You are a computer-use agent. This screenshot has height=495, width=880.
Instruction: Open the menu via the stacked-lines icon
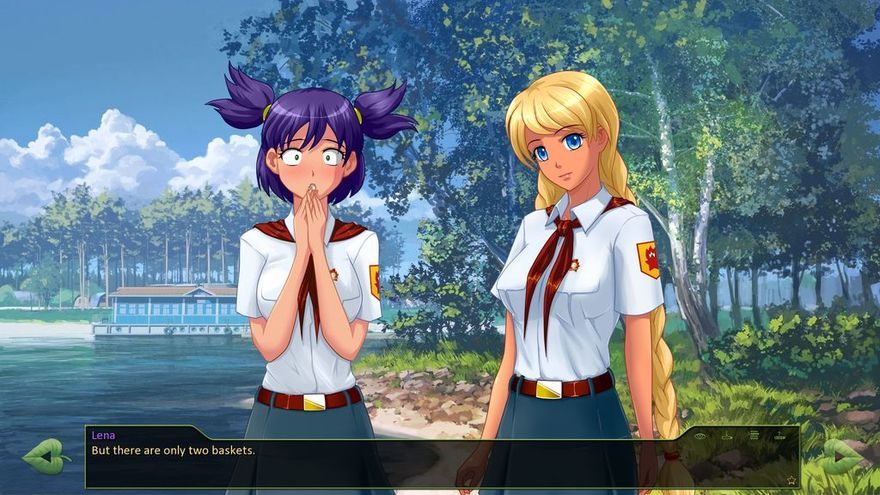(753, 435)
